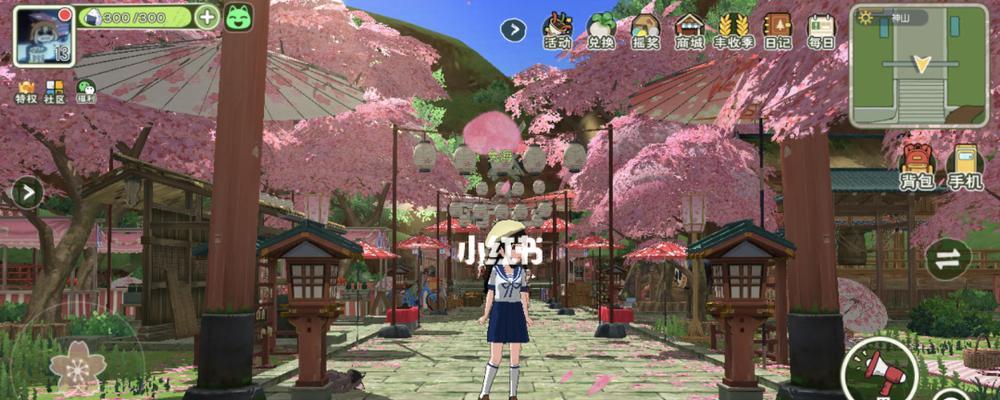Open the 兑换 exchange menu

click(601, 31)
